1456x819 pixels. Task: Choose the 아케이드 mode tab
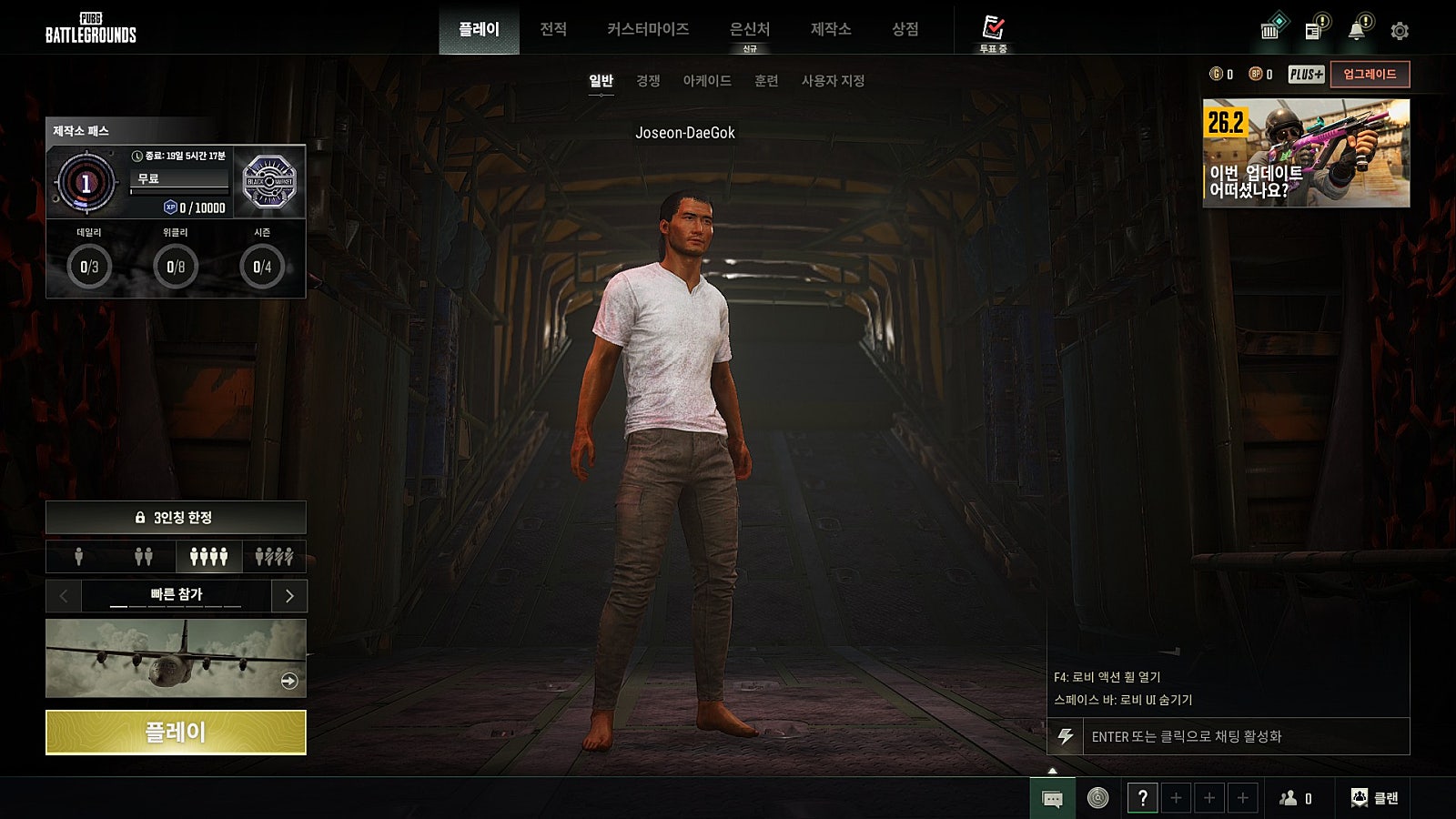pyautogui.click(x=707, y=81)
